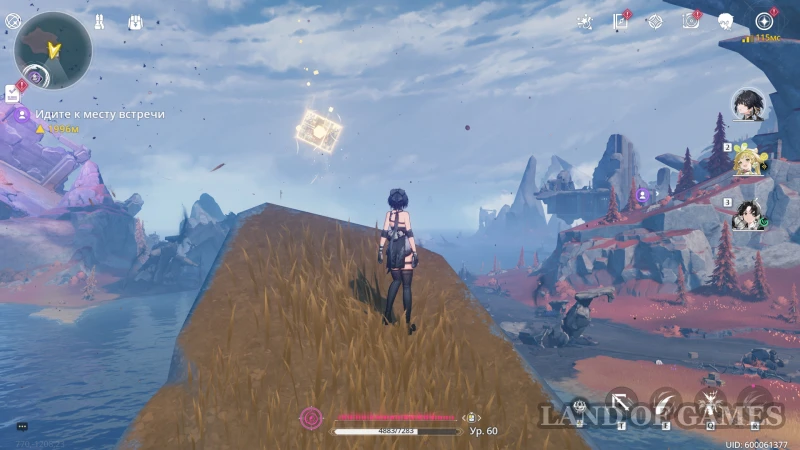Open the map from the circular minimap
This screenshot has width=800, height=450.
tap(53, 50)
